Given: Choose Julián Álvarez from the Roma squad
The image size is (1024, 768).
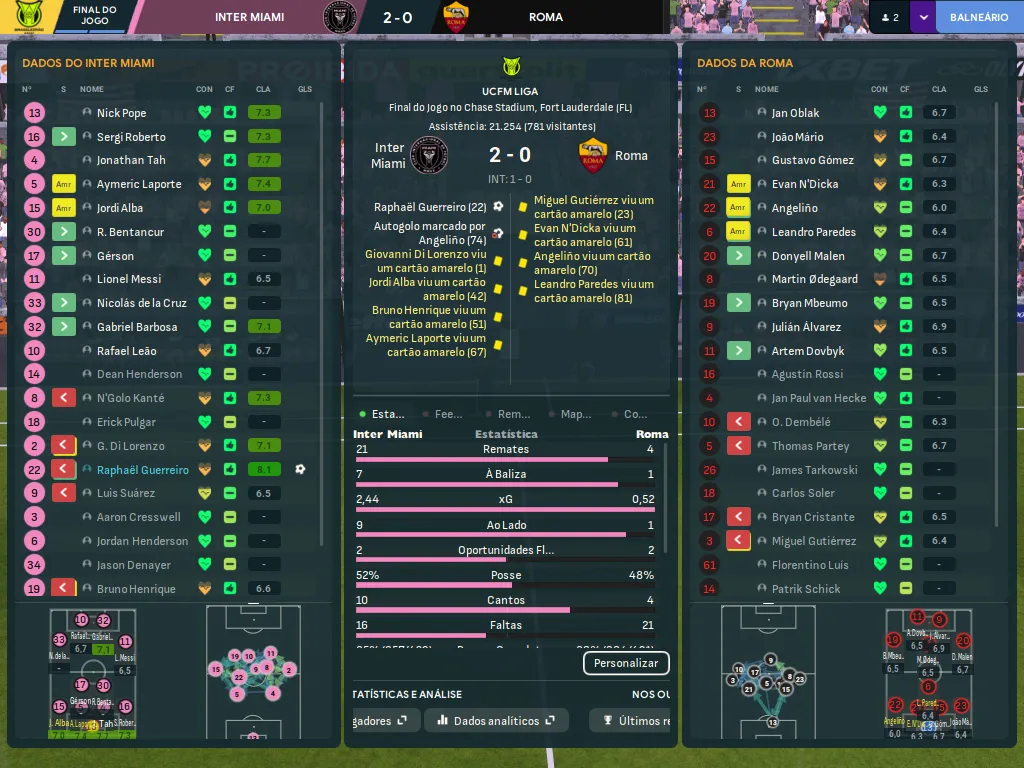Looking at the screenshot, I should click(806, 327).
